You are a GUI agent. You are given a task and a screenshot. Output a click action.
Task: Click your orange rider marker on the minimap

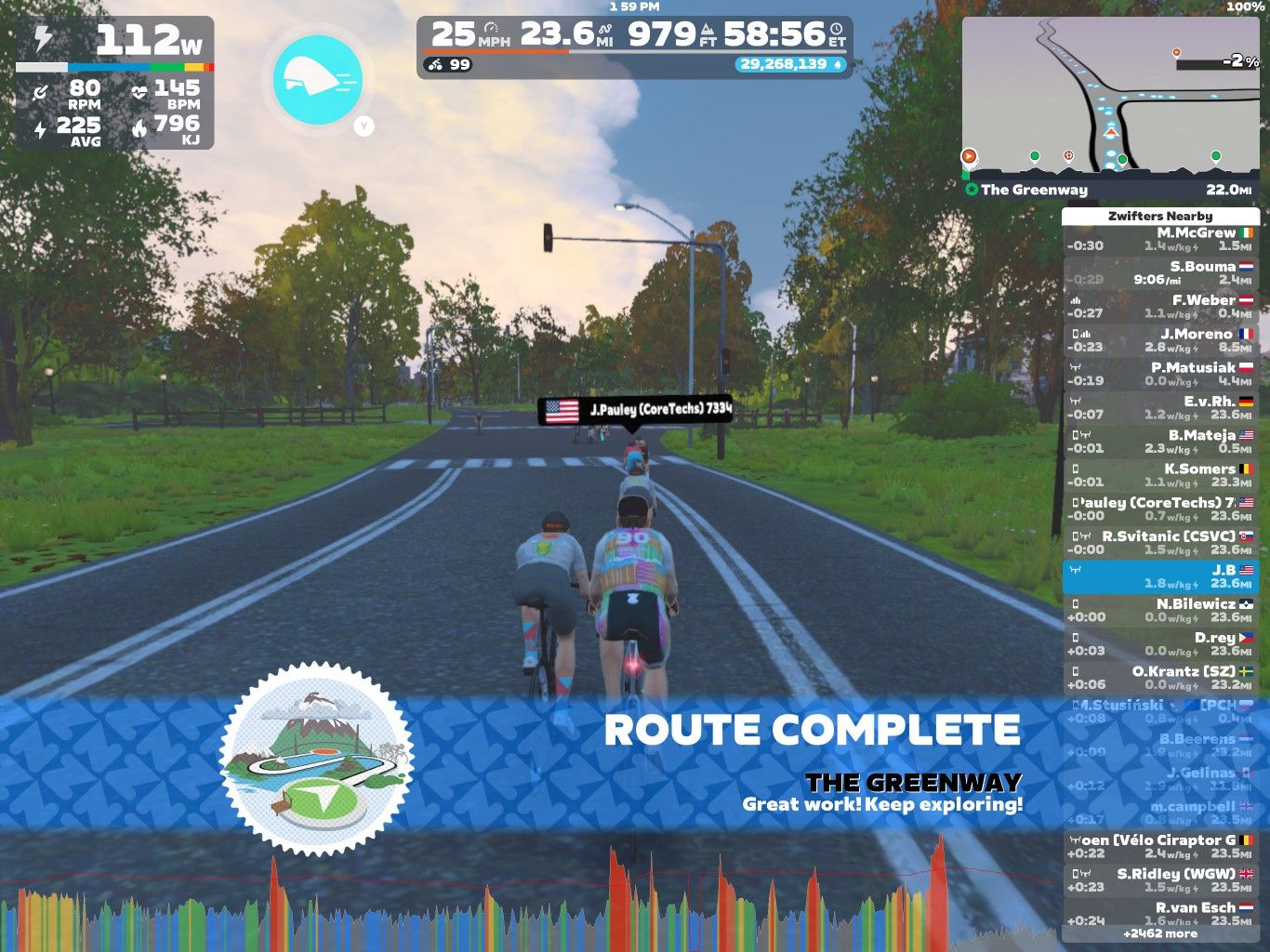970,156
